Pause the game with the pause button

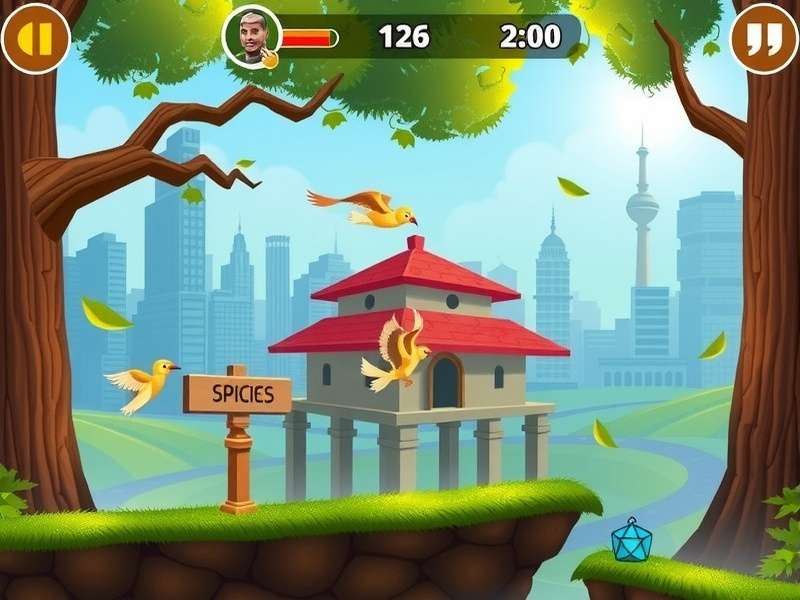tap(35, 38)
